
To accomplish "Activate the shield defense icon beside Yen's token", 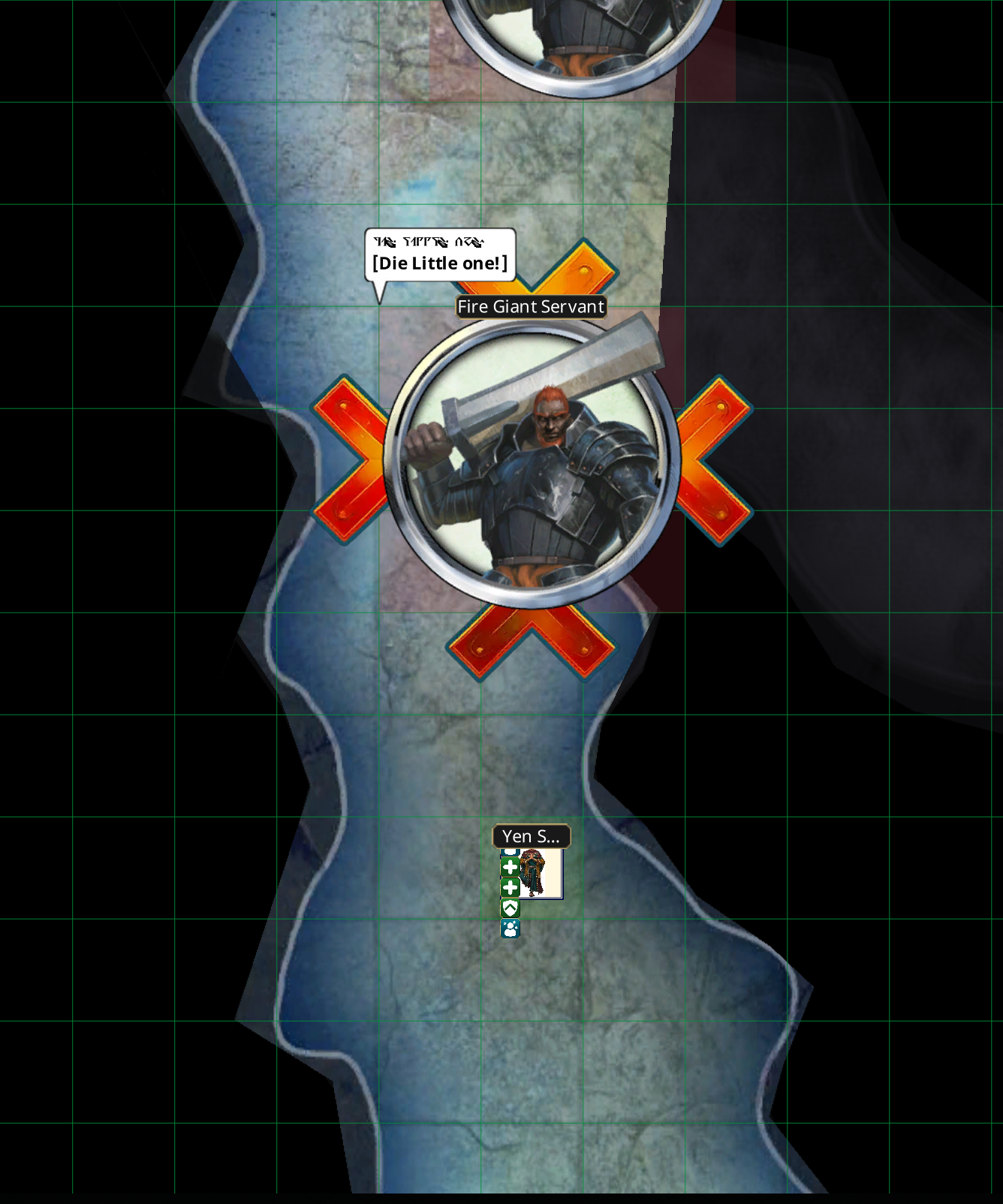I will click(x=511, y=908).
